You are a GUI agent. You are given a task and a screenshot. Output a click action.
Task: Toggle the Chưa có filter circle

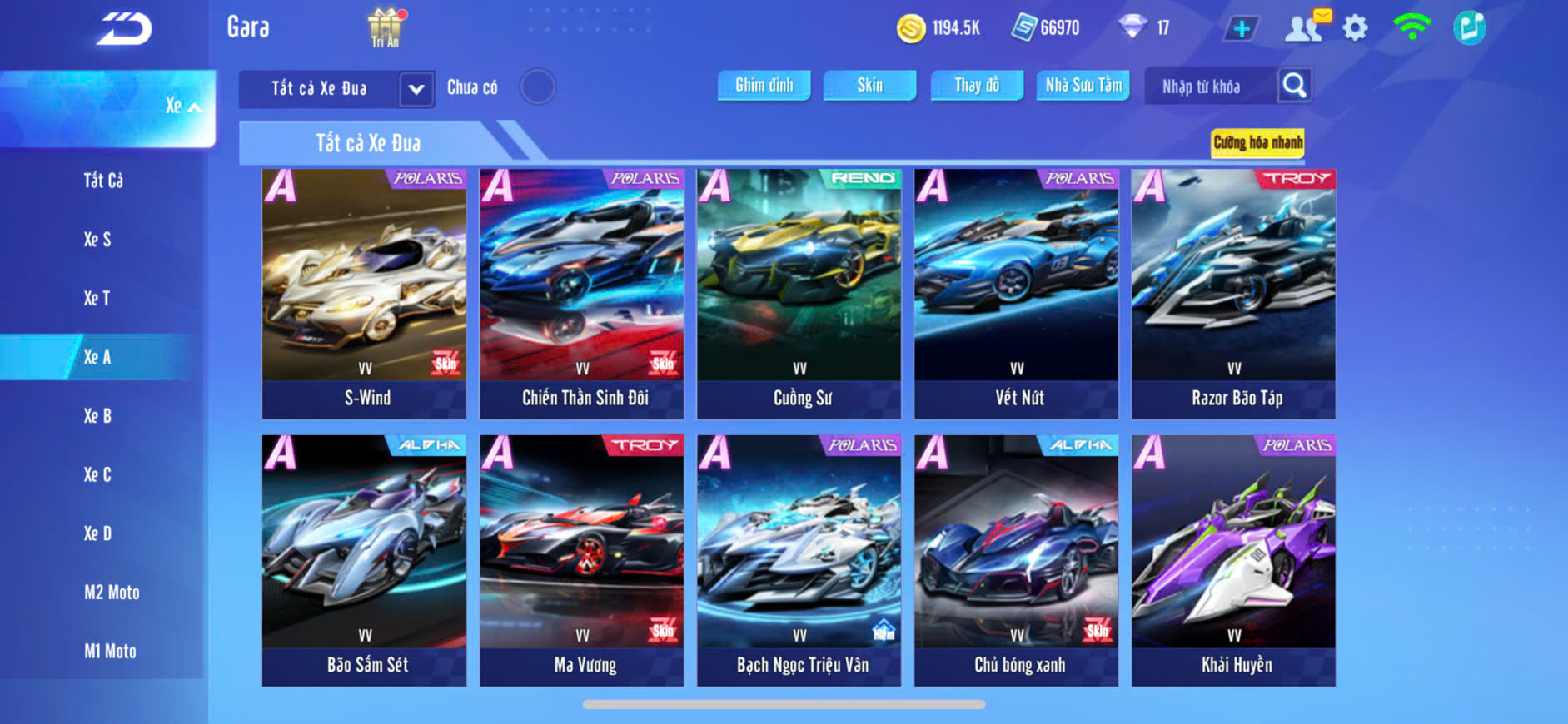[x=537, y=87]
